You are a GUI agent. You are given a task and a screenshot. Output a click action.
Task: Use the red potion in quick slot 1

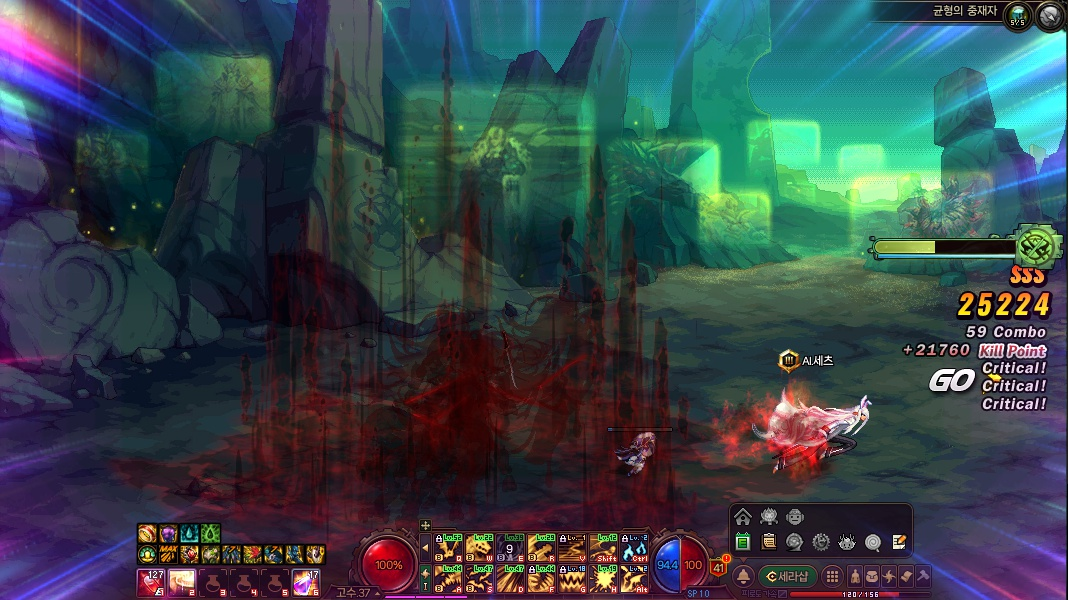click(150, 581)
